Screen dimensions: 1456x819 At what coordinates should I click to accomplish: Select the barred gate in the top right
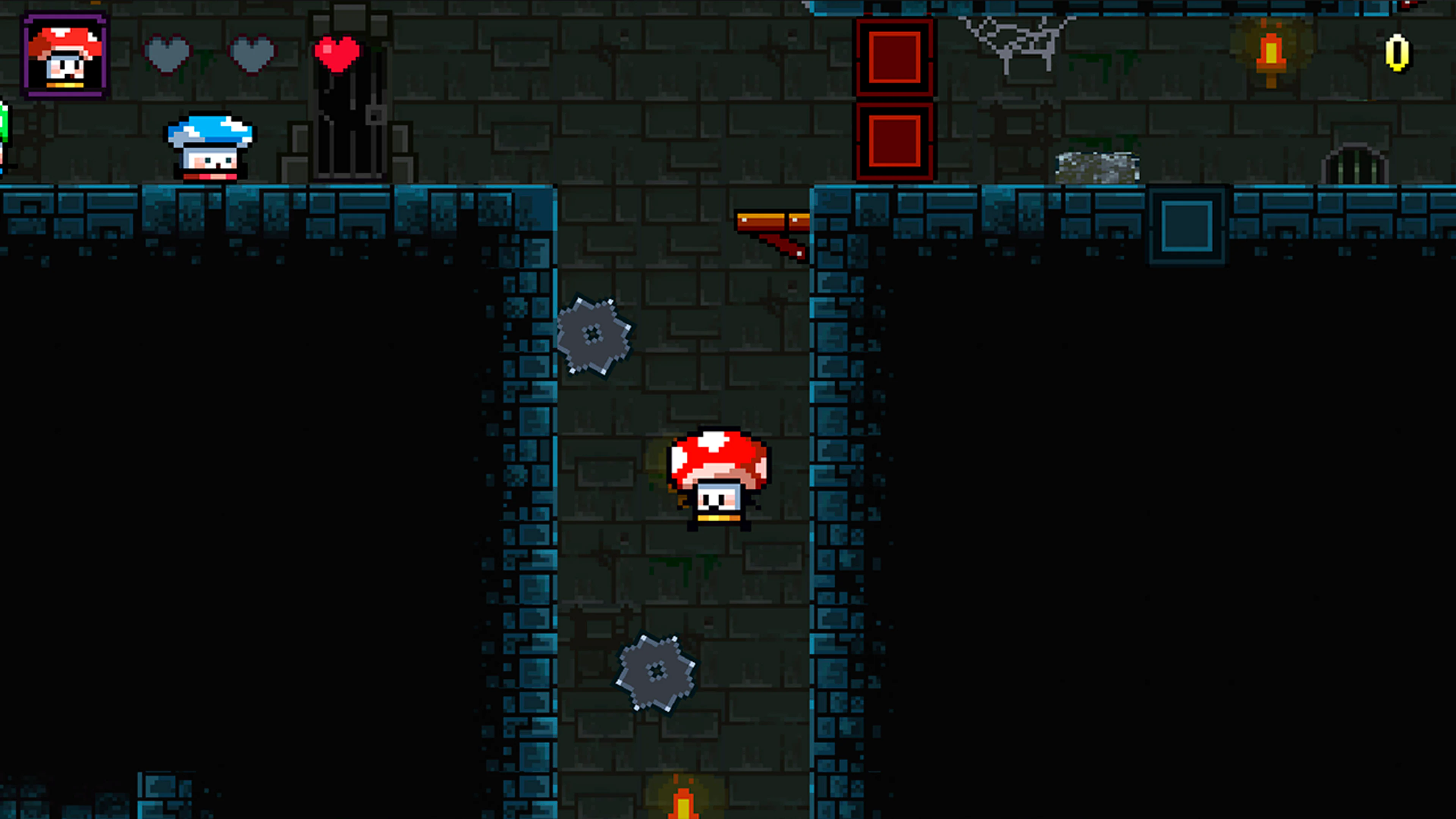[x=1356, y=167]
